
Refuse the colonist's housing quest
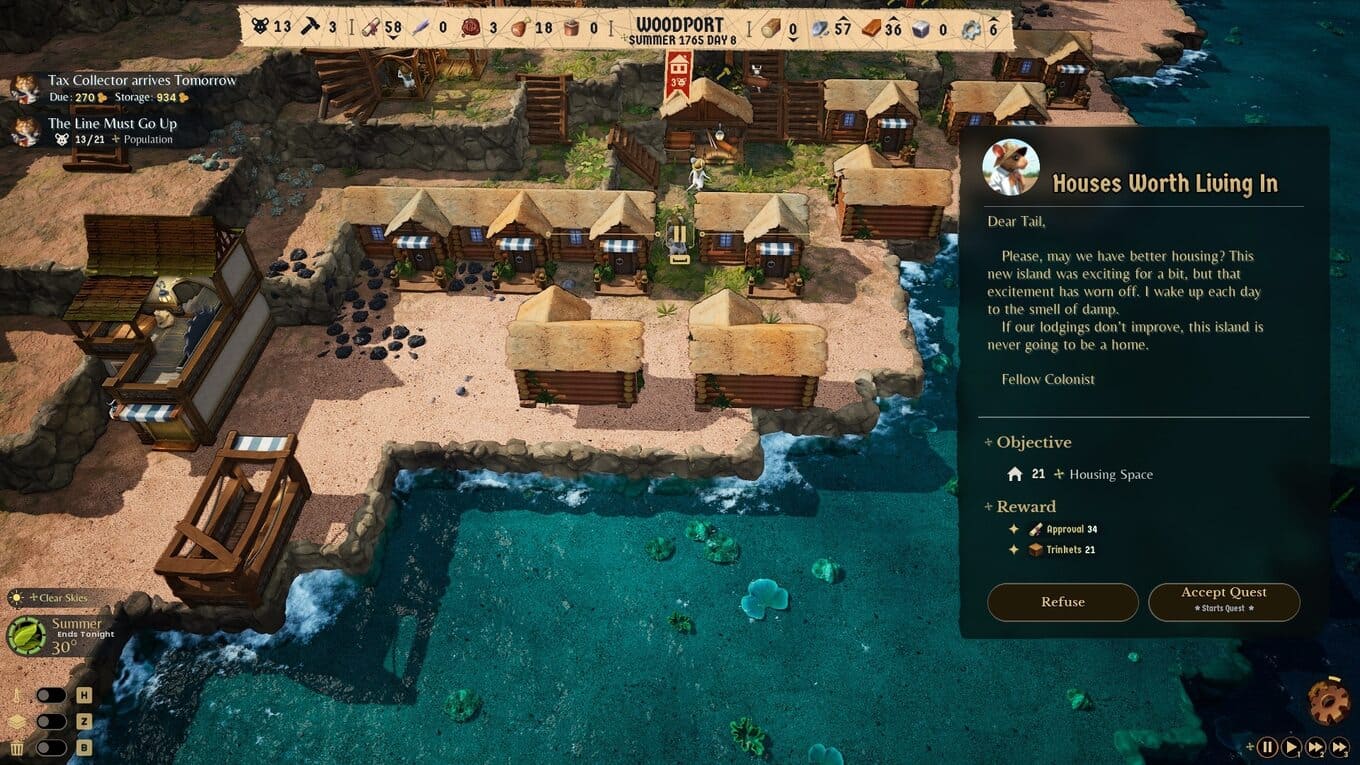[1062, 602]
